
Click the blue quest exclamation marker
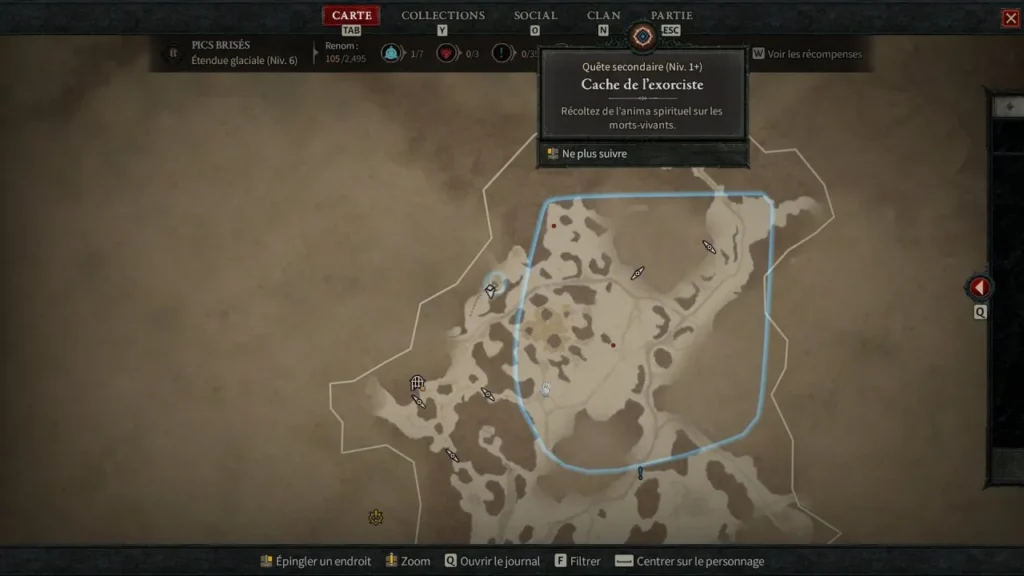tap(640, 472)
